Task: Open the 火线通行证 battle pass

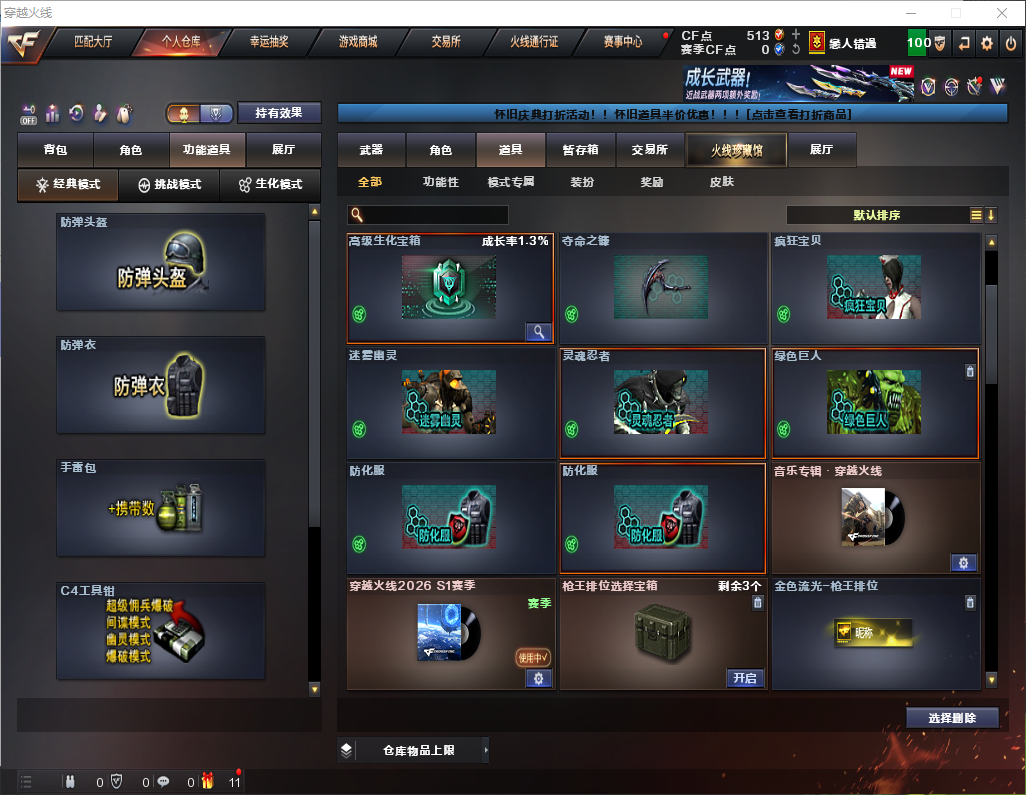Action: point(534,42)
